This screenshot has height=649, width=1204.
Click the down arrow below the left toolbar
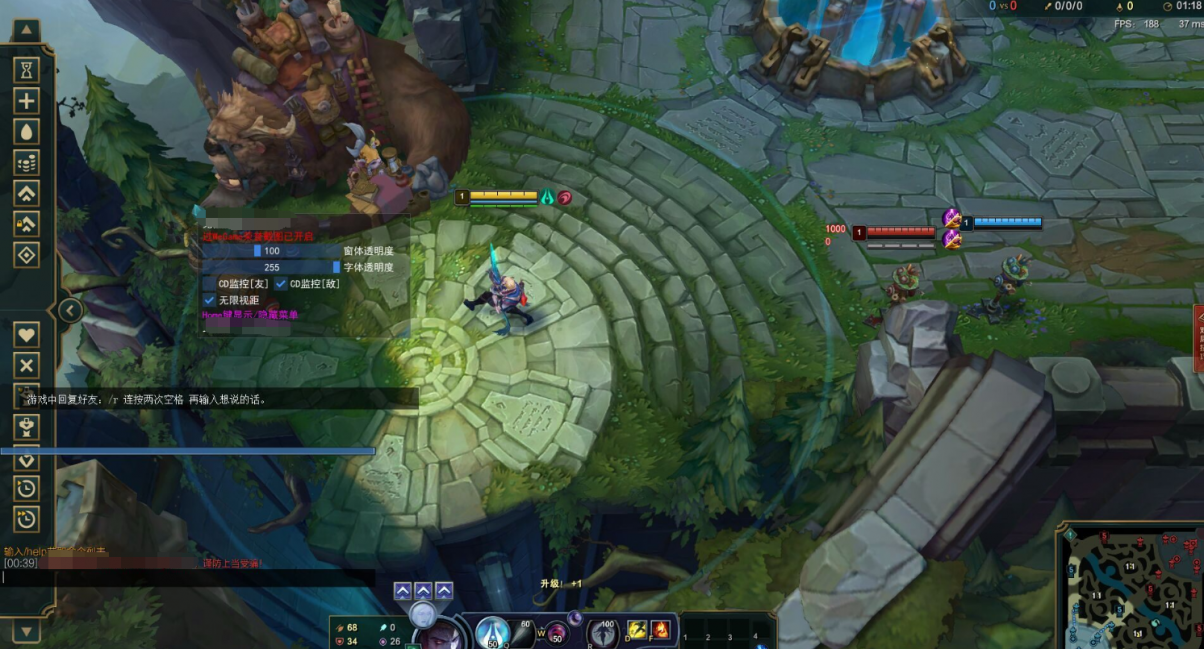tap(26, 630)
